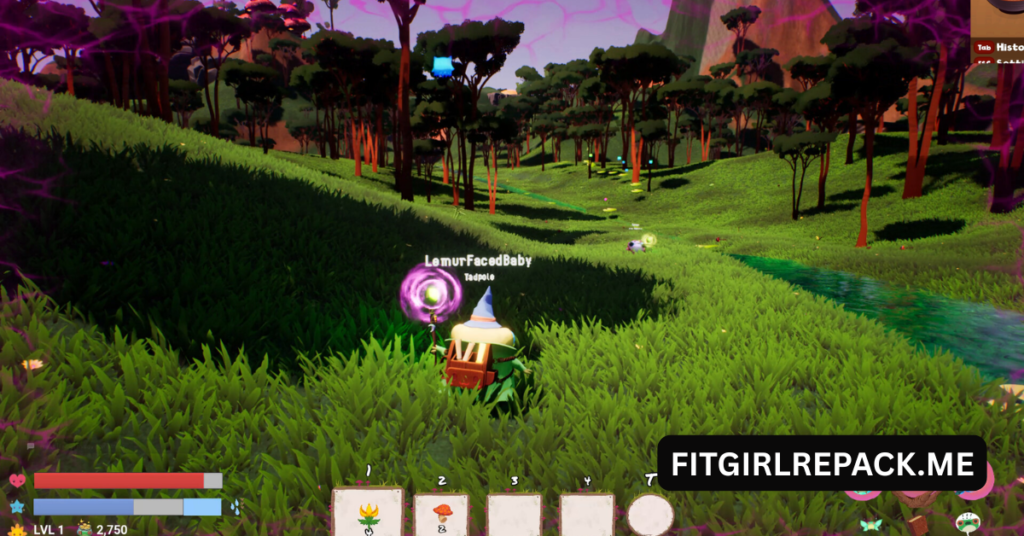Click the round T ability slot
The height and width of the screenshot is (536, 1024).
650,515
